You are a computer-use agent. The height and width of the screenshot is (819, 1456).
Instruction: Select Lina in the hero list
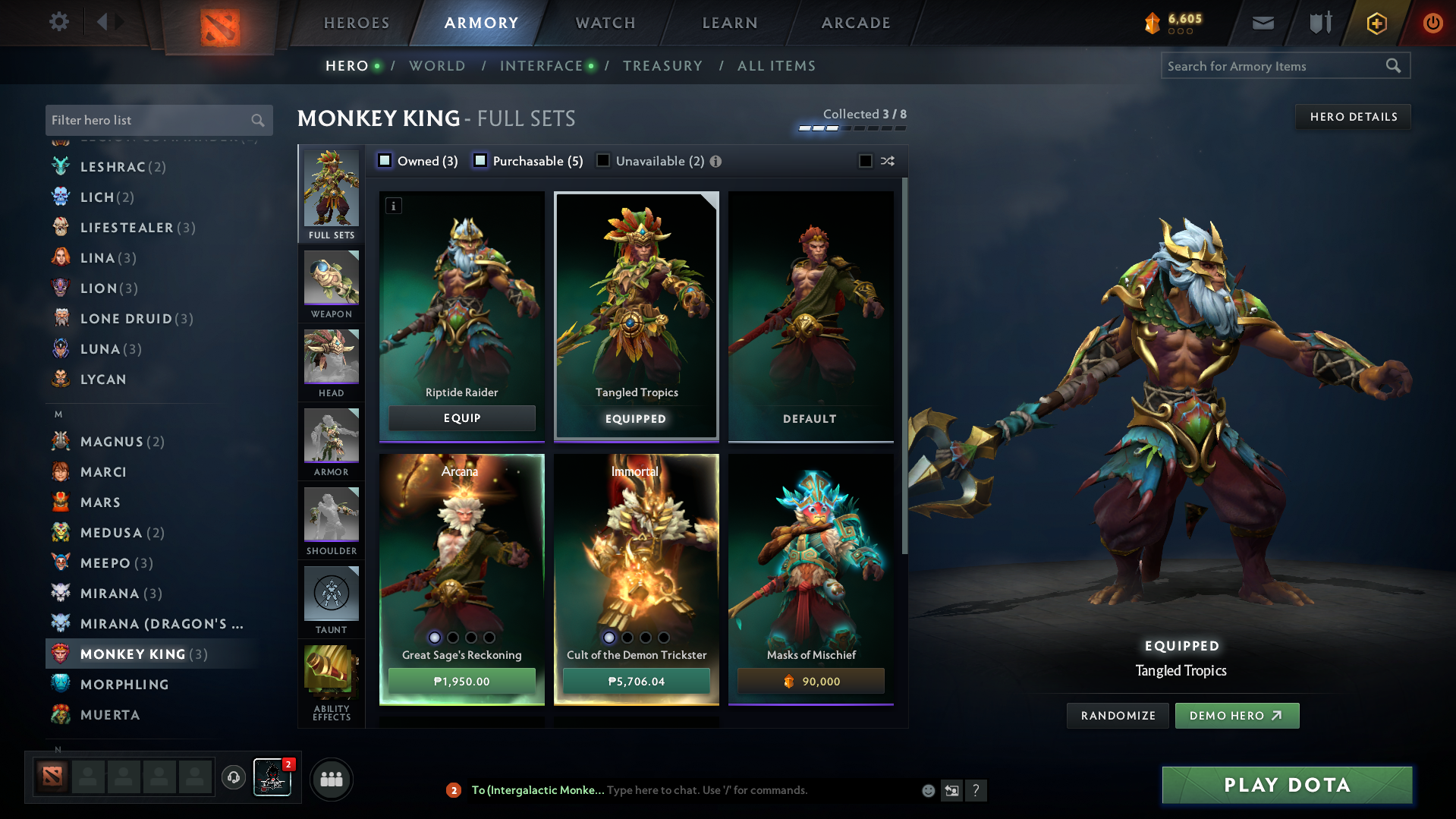pos(98,258)
